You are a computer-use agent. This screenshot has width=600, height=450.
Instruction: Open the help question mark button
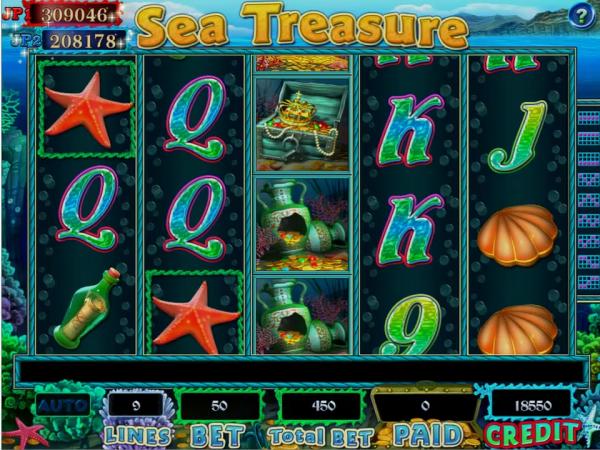pyautogui.click(x=581, y=15)
